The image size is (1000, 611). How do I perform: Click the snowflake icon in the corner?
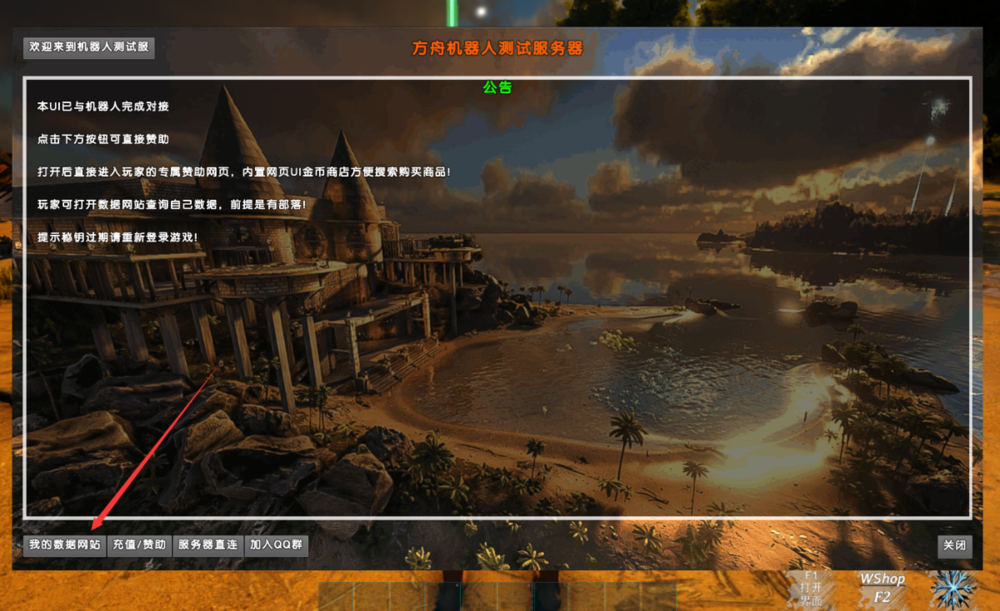click(x=952, y=589)
